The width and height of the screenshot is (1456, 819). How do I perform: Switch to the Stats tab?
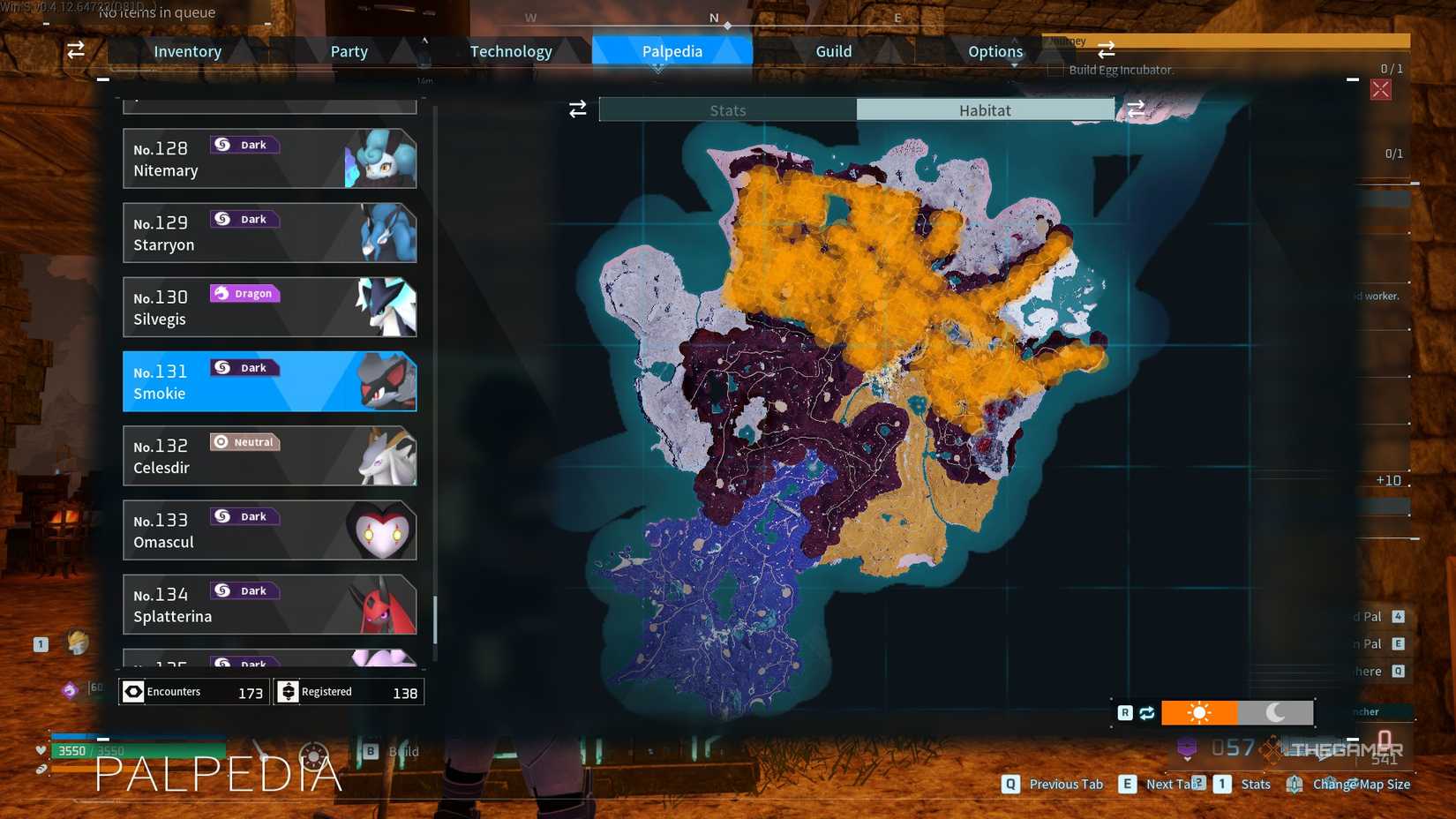click(728, 109)
